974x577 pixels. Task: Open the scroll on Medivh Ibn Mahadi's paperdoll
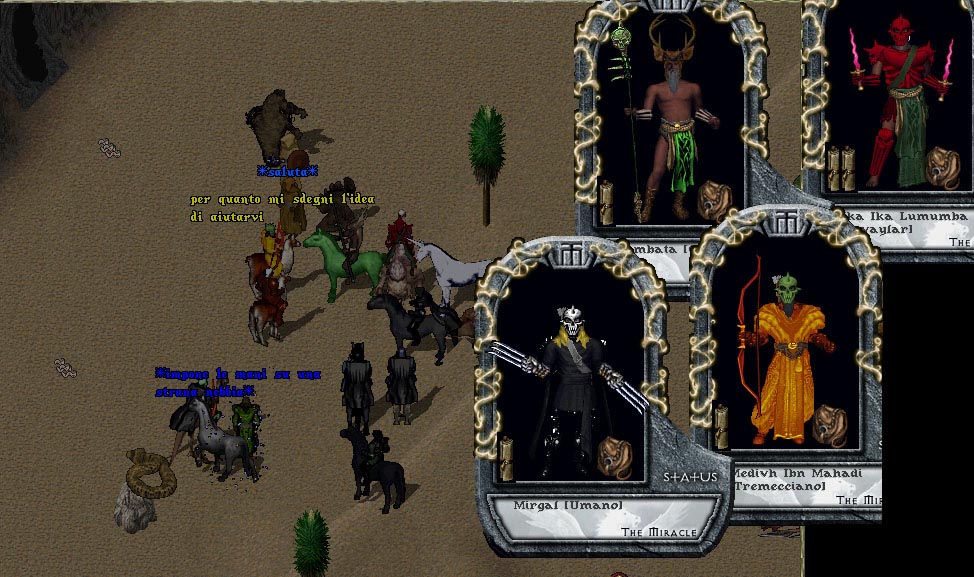(x=721, y=427)
